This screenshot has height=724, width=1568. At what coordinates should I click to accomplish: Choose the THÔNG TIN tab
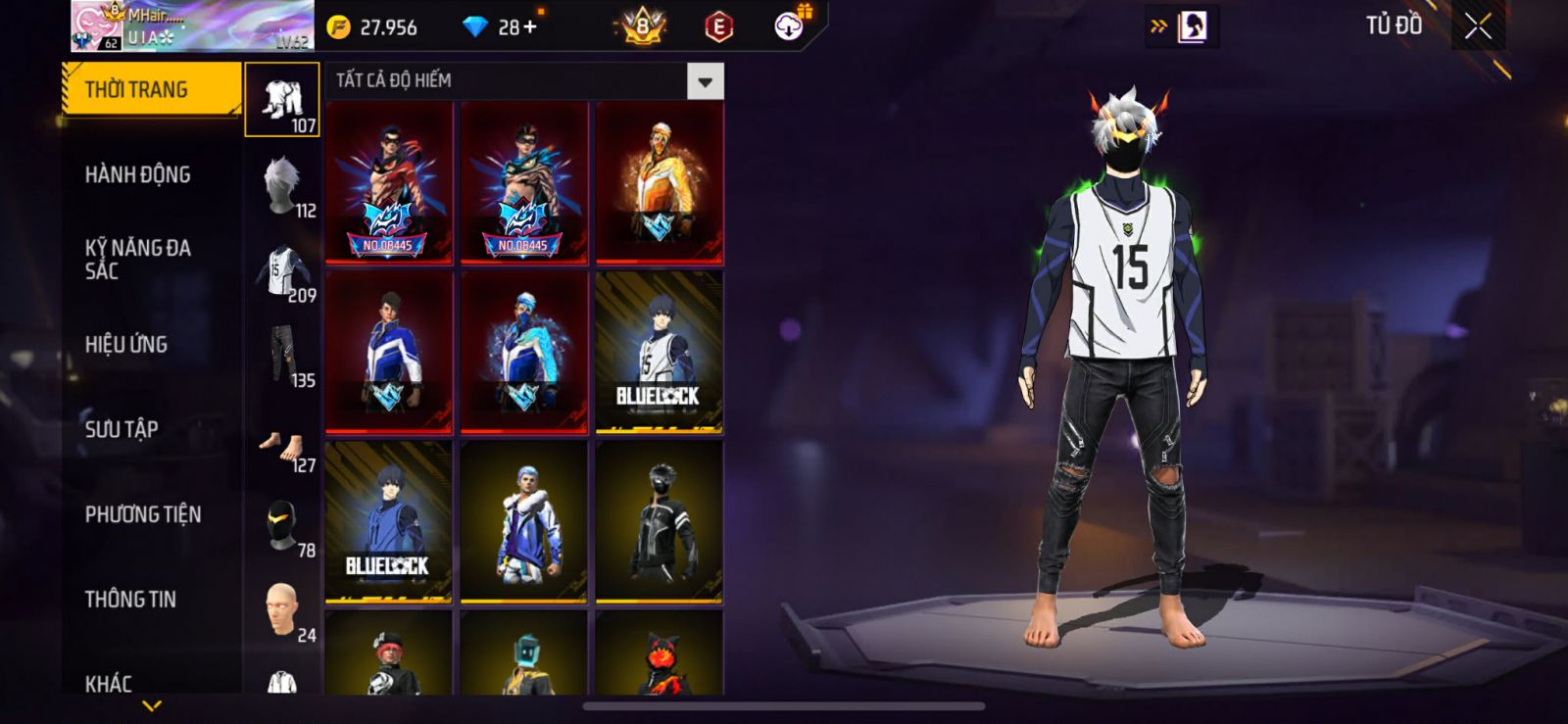pyautogui.click(x=130, y=599)
